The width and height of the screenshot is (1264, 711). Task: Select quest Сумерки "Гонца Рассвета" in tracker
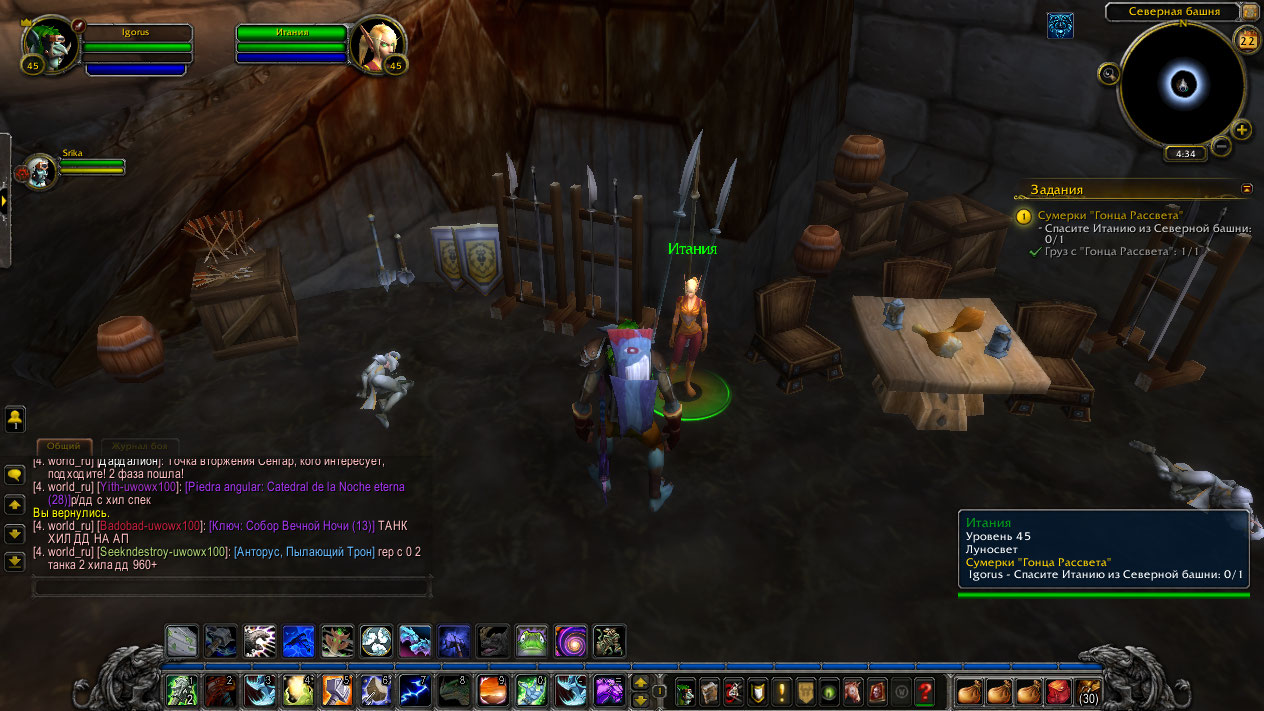click(1111, 215)
